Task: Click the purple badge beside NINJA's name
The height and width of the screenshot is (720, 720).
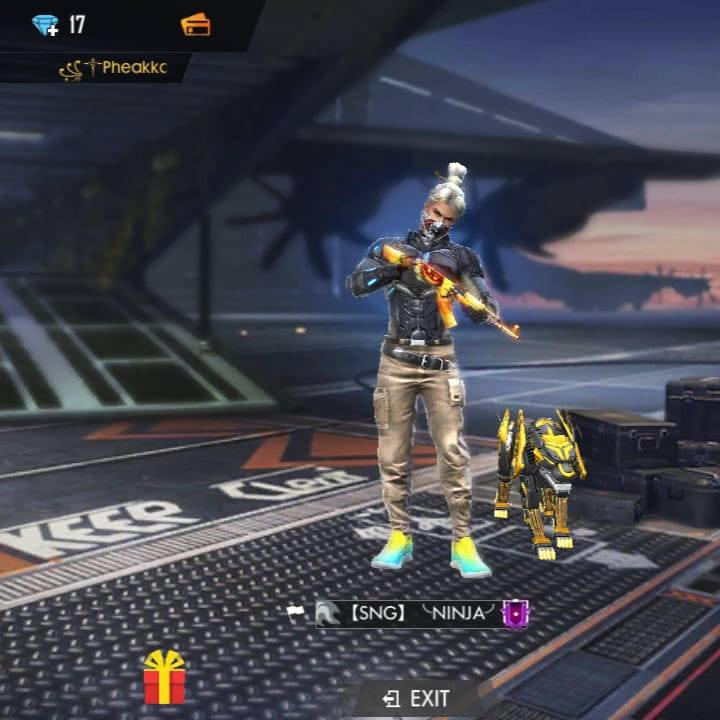Action: click(x=515, y=614)
